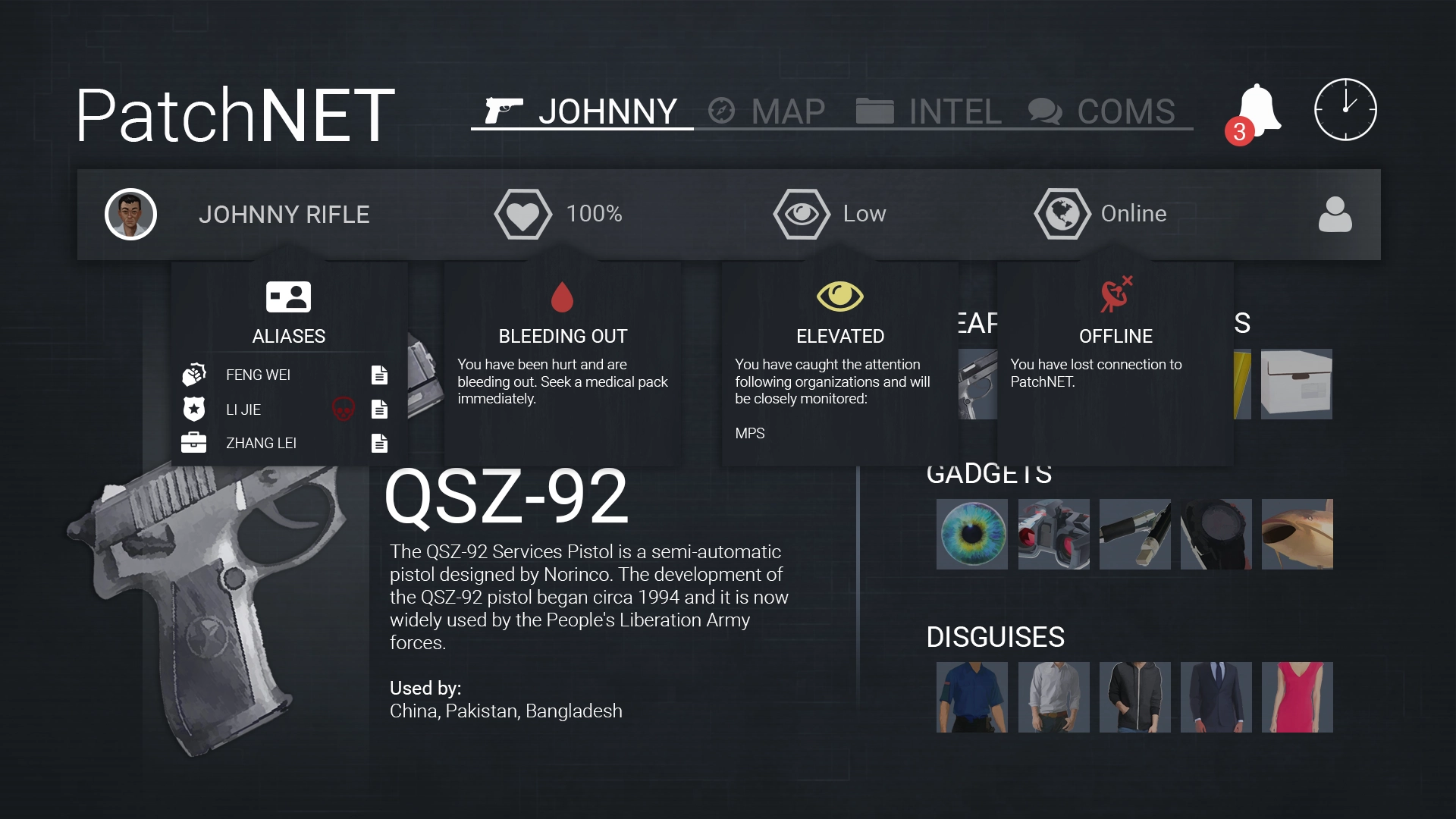1456x819 pixels.
Task: Show health status heart icon
Action: pos(522,215)
